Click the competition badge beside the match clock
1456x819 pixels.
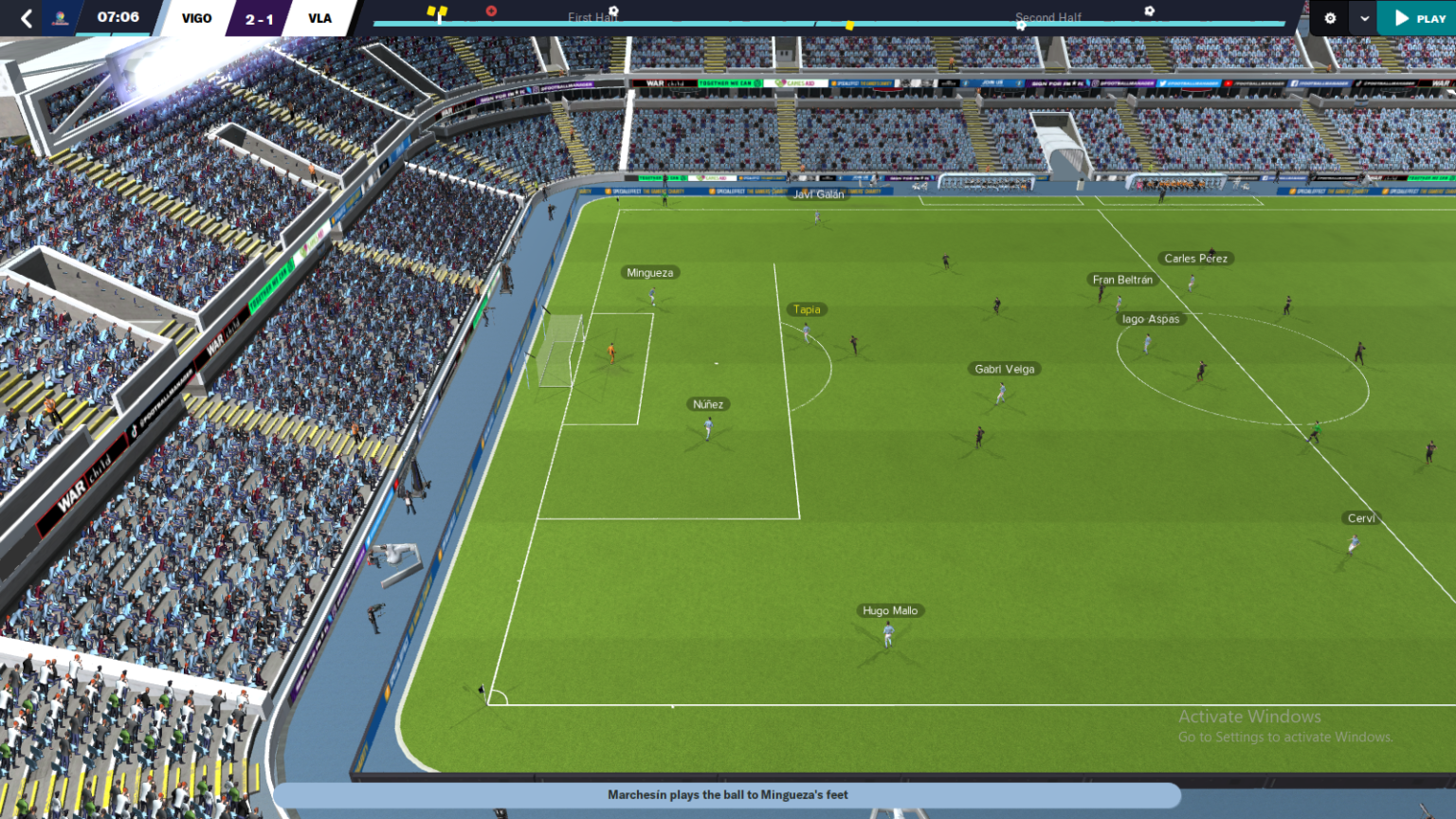(59, 17)
